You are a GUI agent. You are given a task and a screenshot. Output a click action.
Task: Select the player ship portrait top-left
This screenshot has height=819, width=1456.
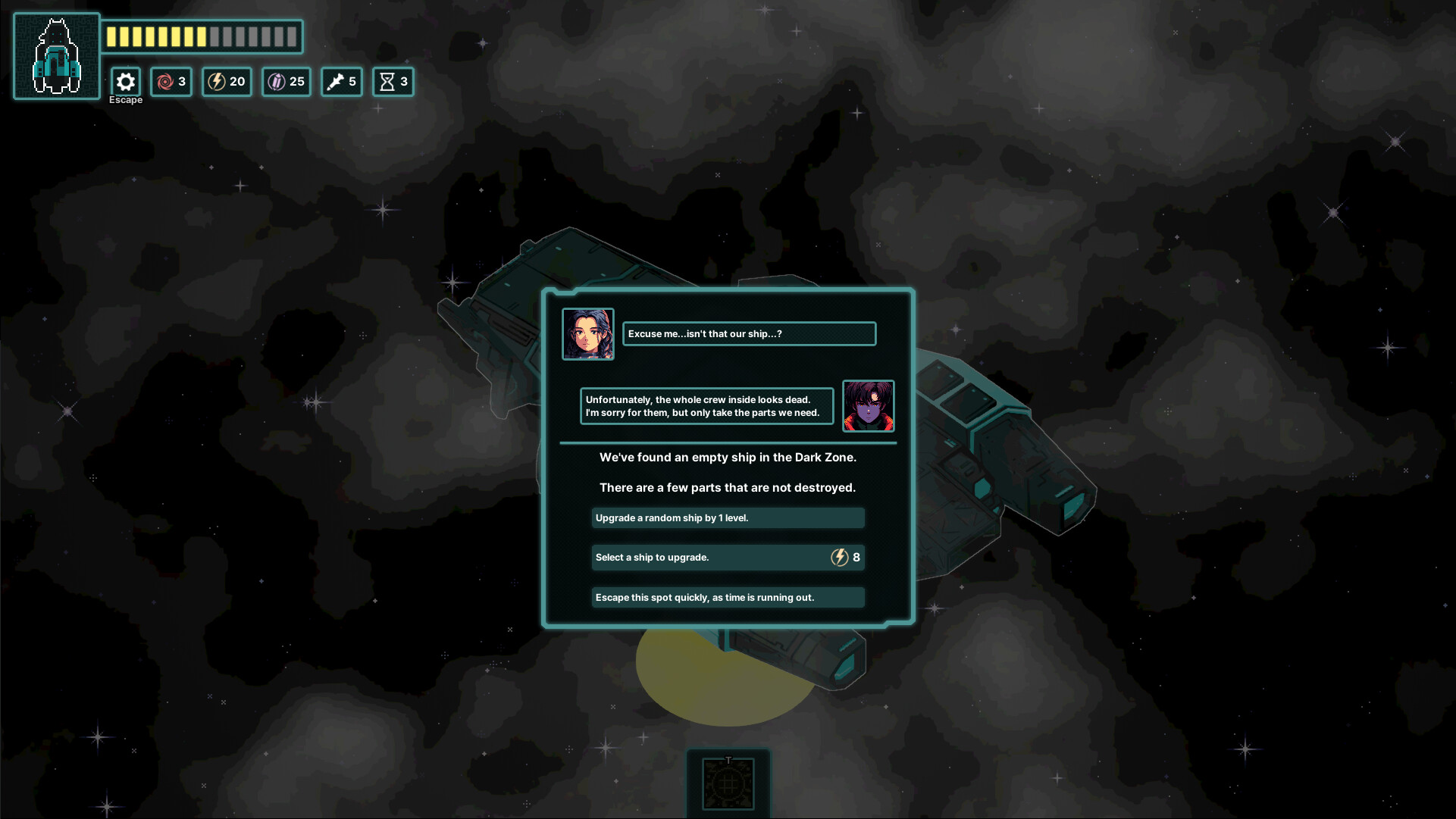click(56, 55)
